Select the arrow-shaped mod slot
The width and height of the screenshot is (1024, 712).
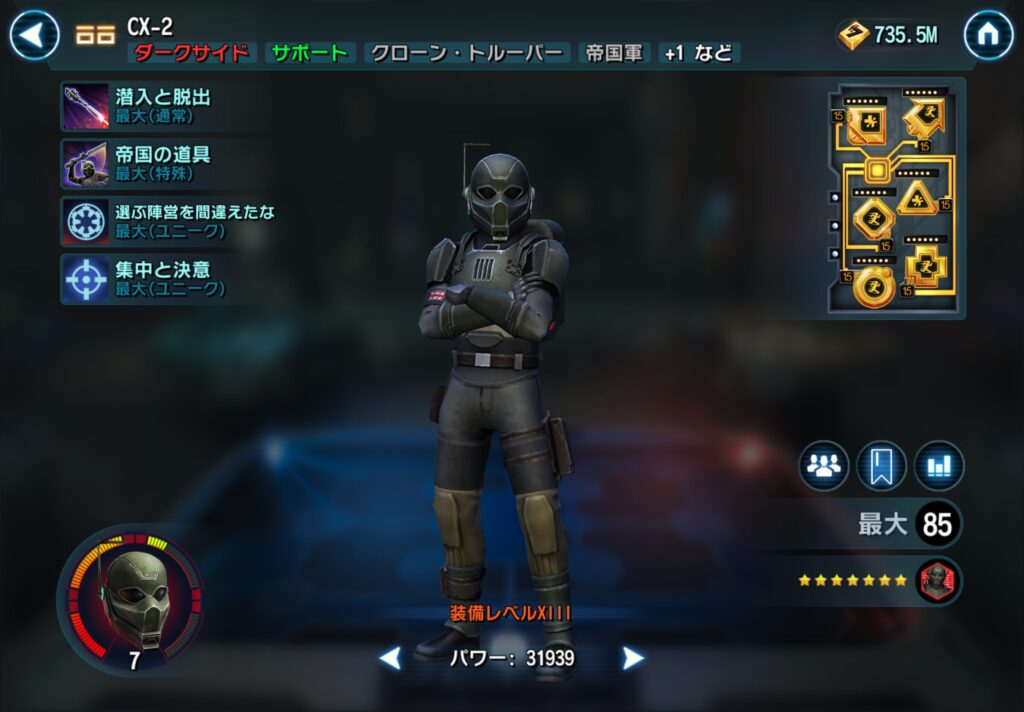926,119
